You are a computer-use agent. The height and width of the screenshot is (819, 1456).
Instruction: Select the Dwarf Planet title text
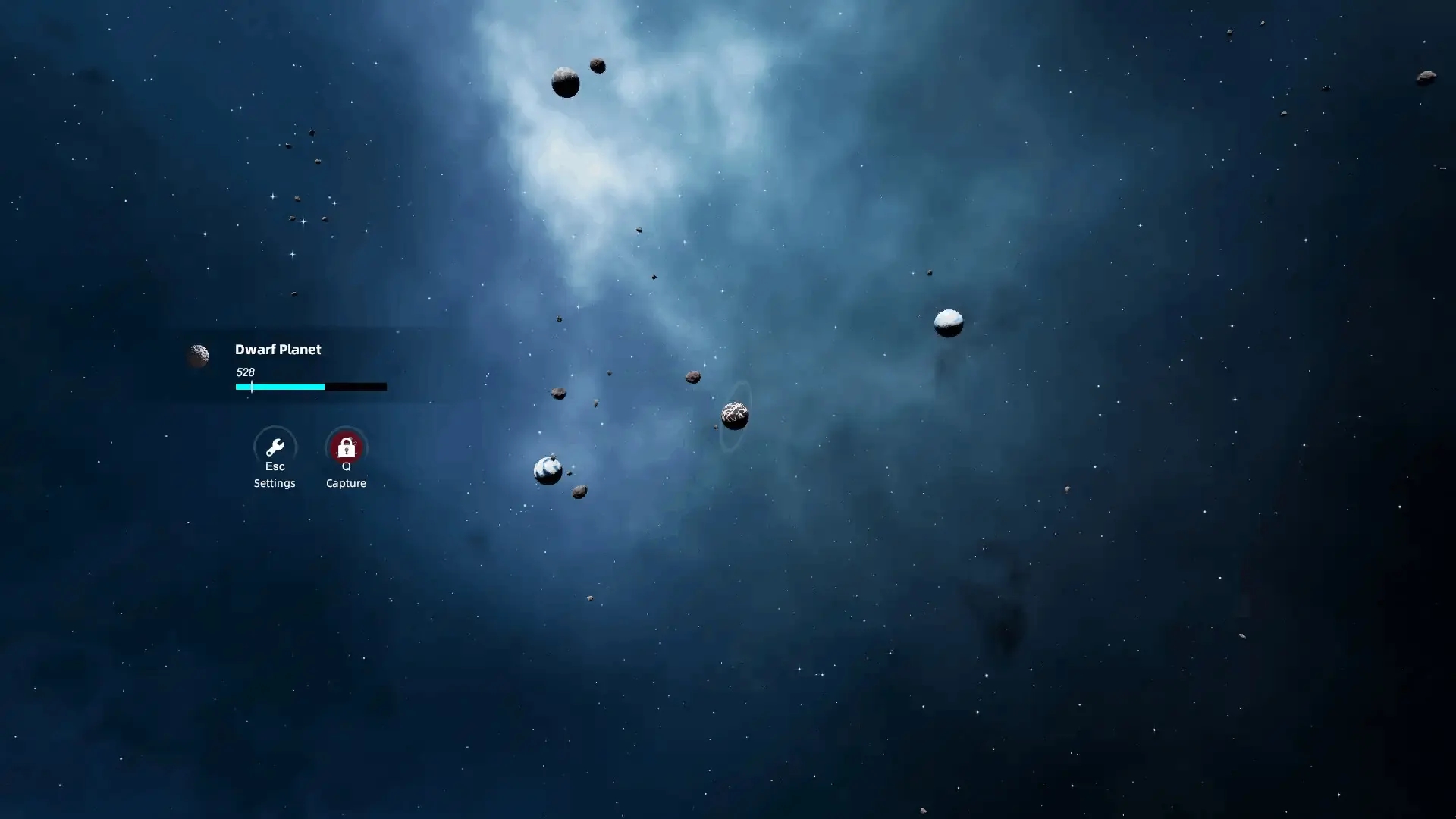[278, 350]
